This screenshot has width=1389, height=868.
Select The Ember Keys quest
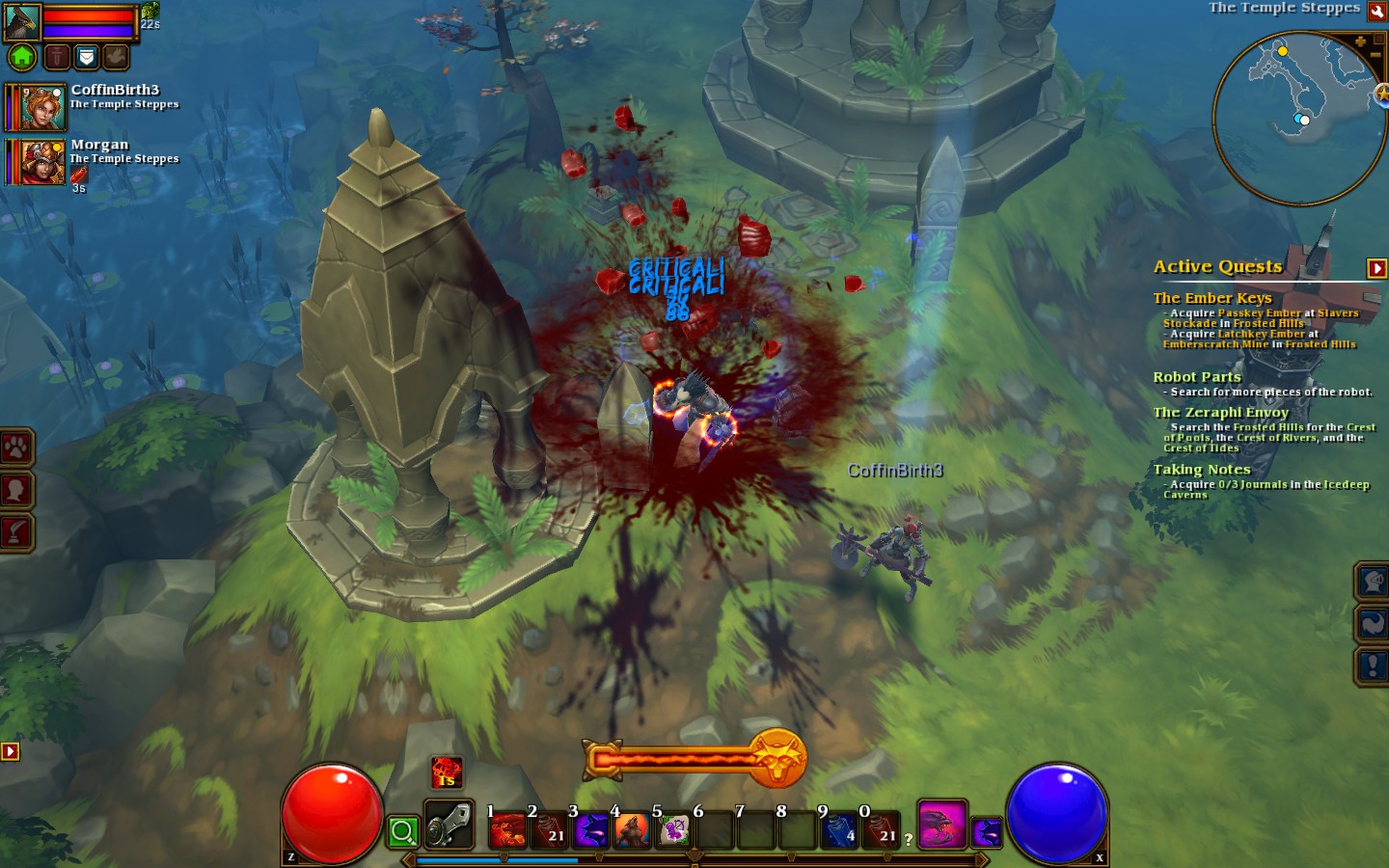point(1212,298)
